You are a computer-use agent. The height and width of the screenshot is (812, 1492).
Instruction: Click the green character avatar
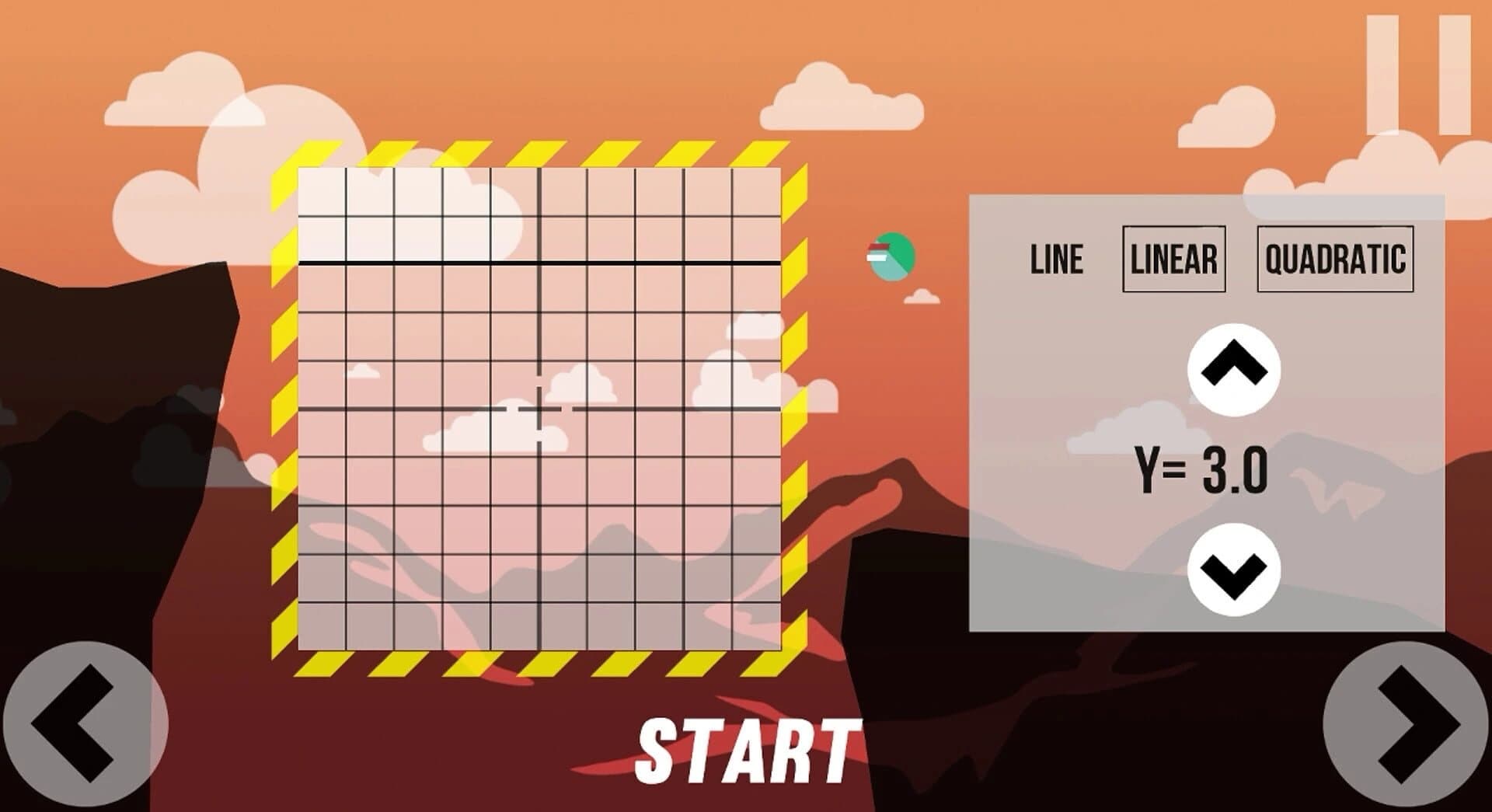coord(892,256)
